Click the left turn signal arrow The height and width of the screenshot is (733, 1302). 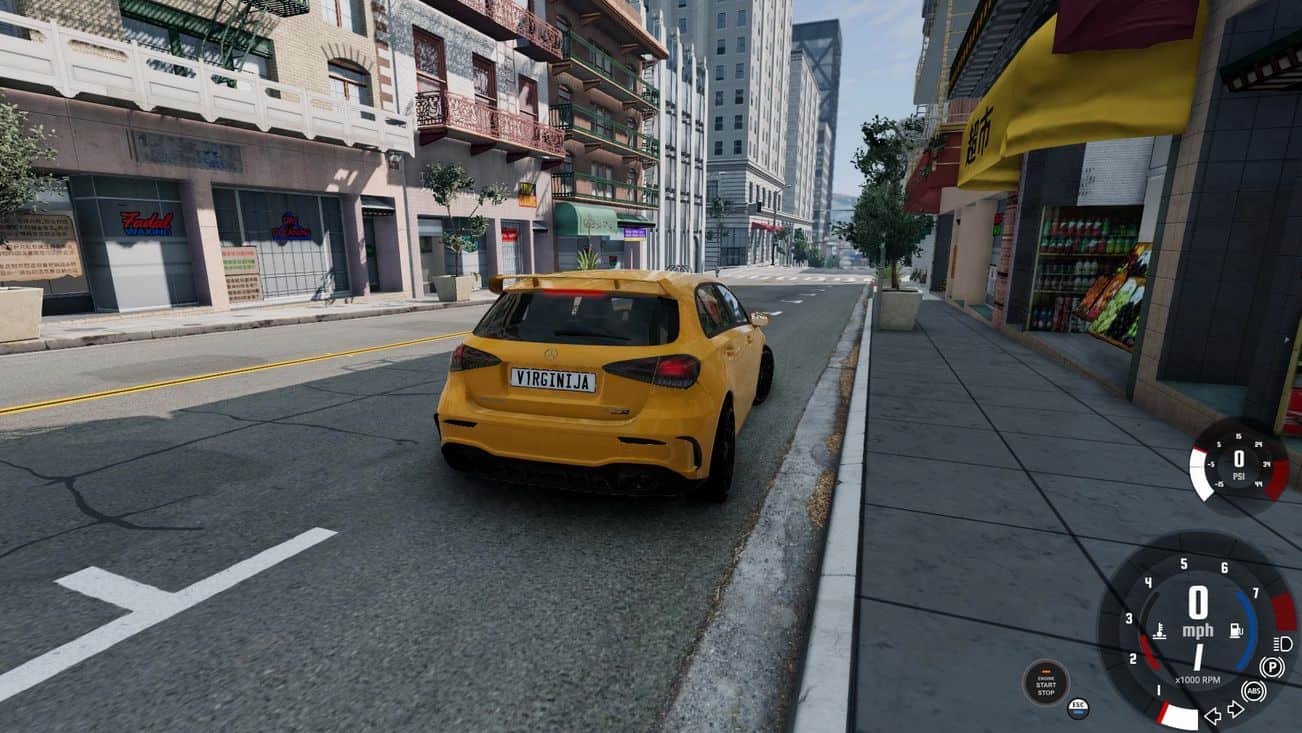click(1213, 715)
